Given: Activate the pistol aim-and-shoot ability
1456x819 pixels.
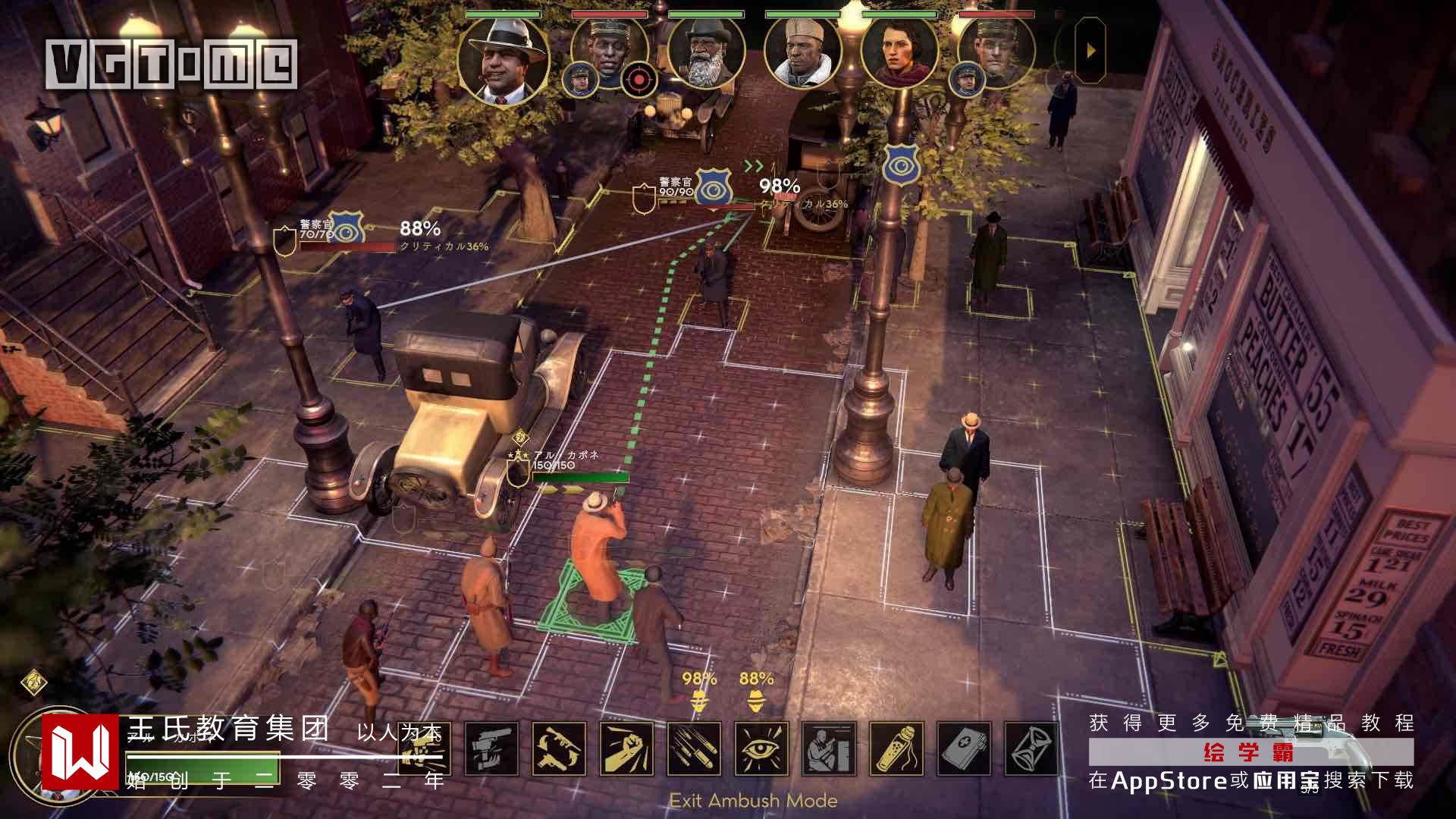Looking at the screenshot, I should [491, 749].
